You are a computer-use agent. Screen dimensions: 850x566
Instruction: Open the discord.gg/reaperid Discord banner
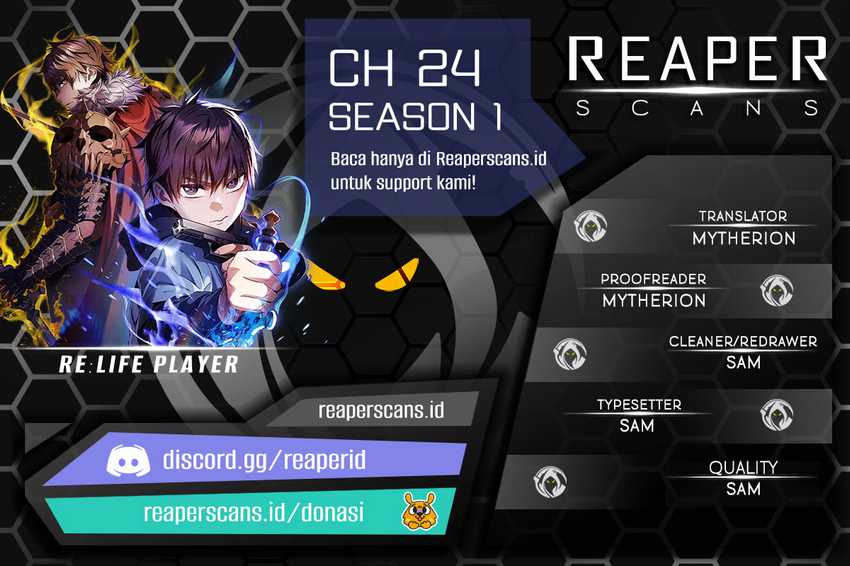point(264,461)
